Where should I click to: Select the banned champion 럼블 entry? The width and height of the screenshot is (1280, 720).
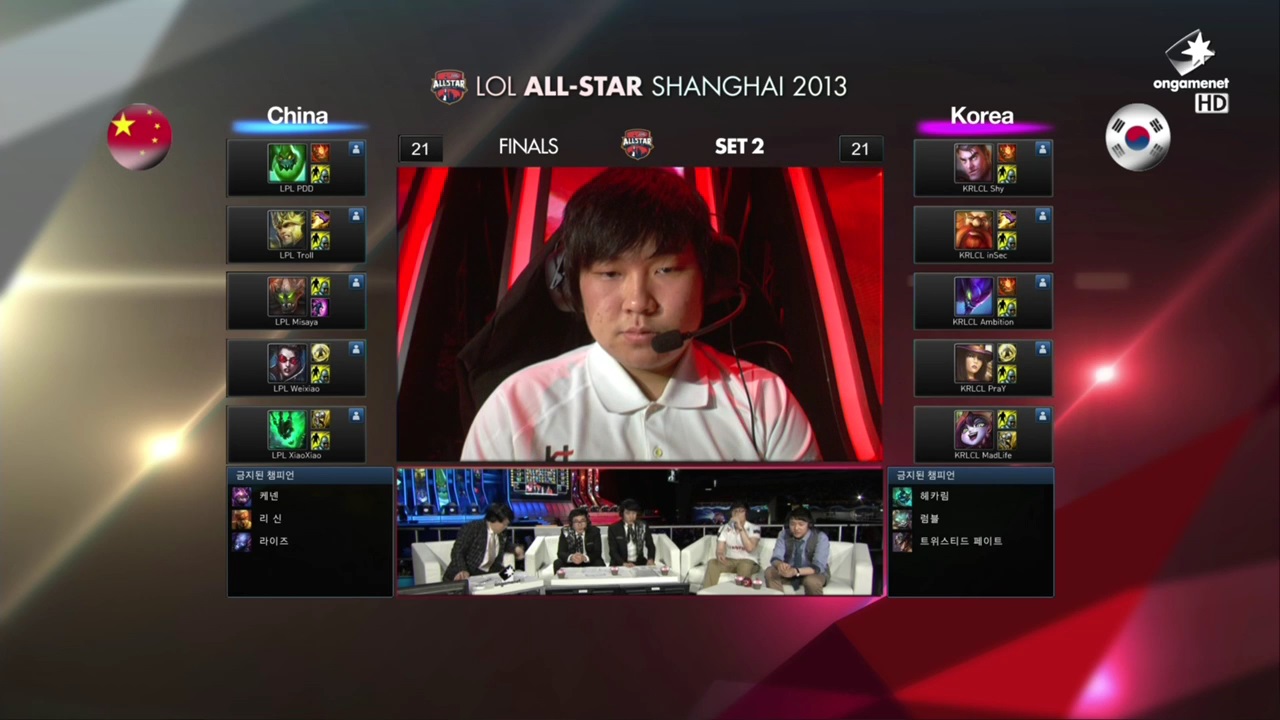pos(929,519)
